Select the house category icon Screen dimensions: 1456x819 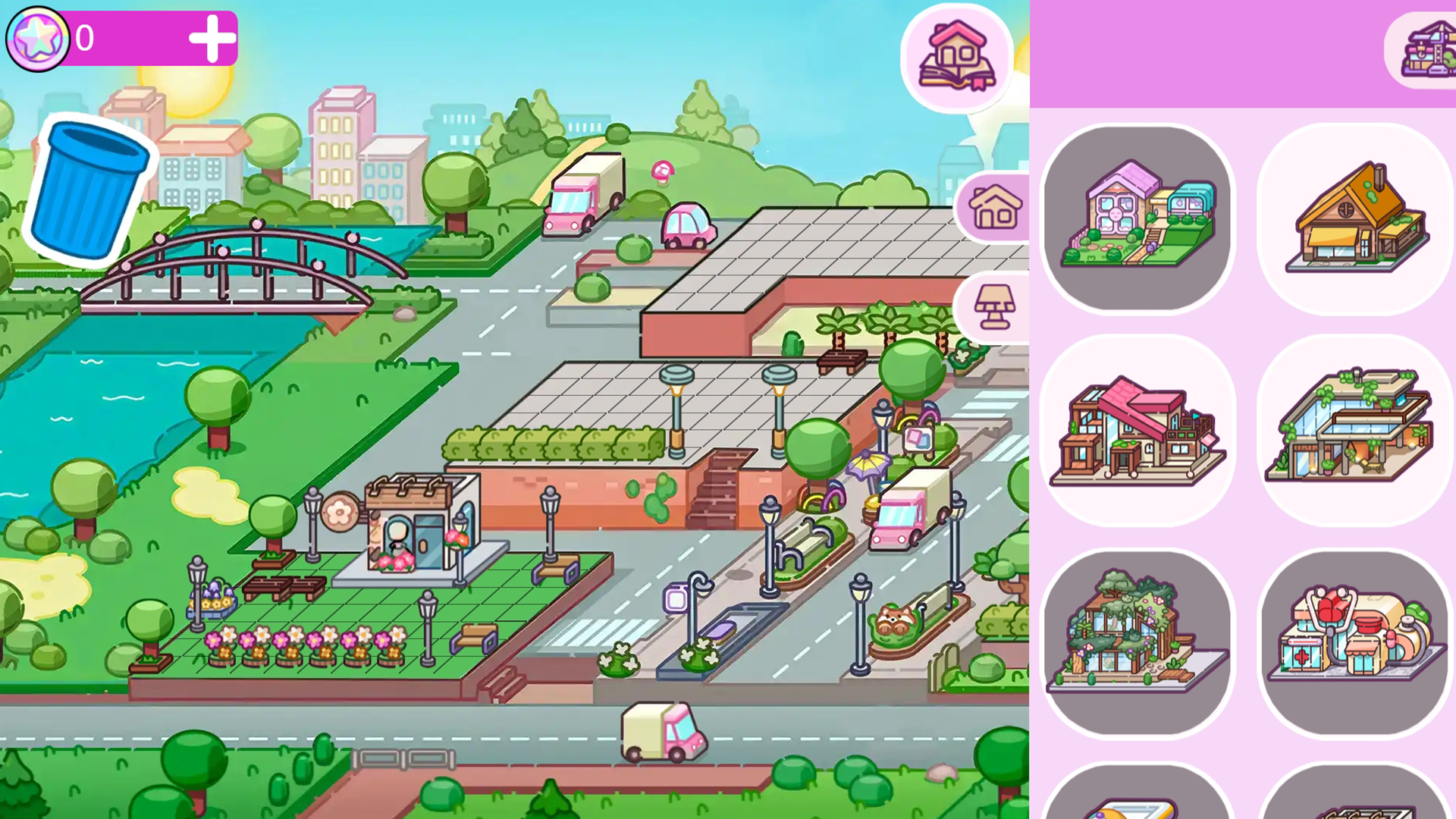pos(994,206)
